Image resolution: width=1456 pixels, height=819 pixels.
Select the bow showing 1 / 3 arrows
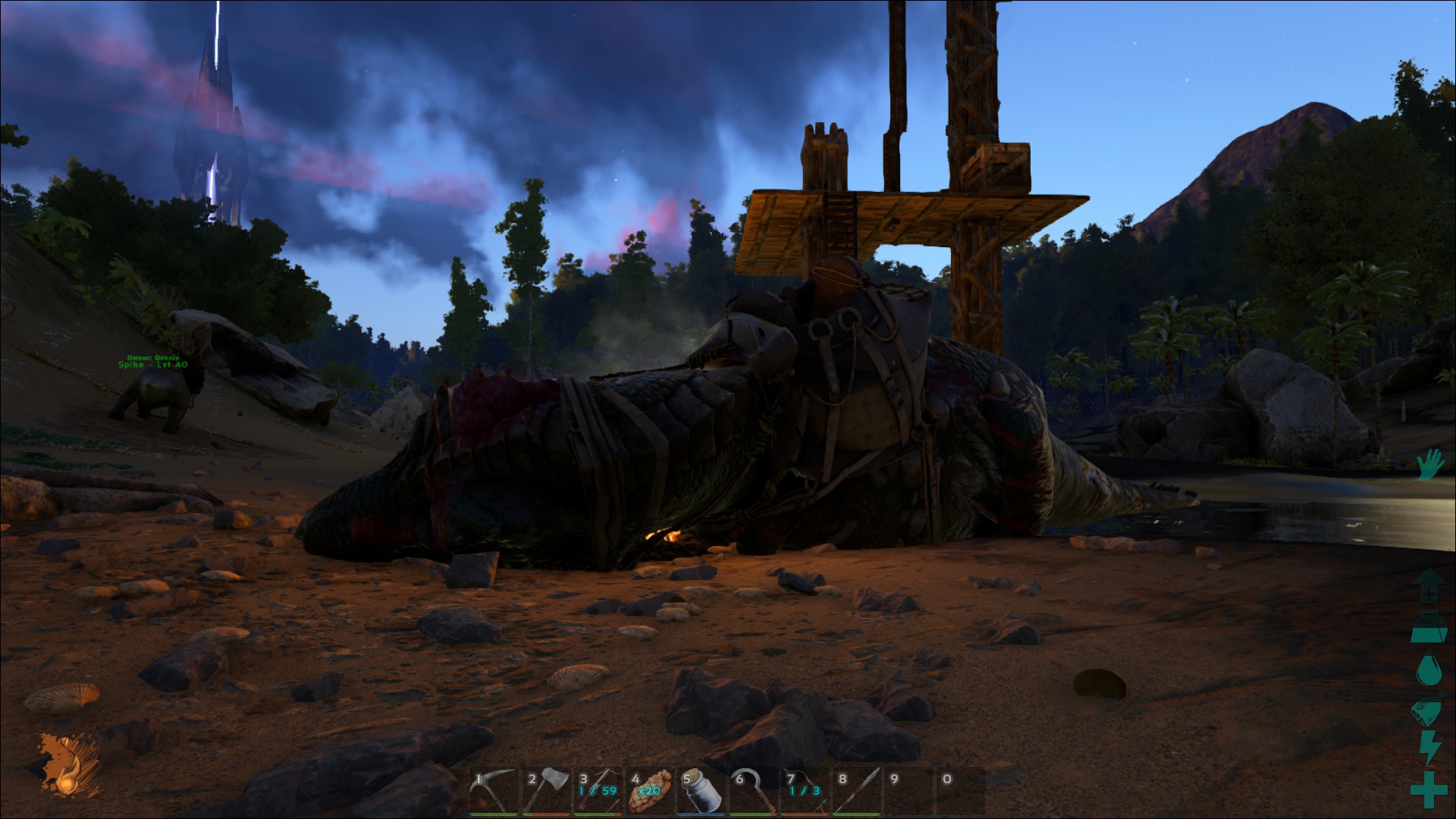click(805, 792)
